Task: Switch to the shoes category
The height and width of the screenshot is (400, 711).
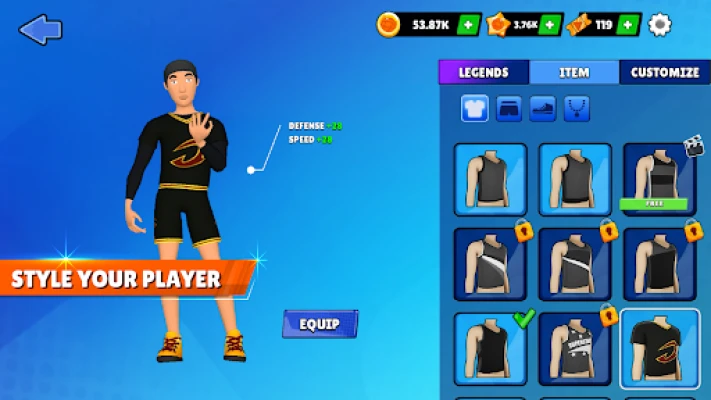Action: pyautogui.click(x=543, y=108)
